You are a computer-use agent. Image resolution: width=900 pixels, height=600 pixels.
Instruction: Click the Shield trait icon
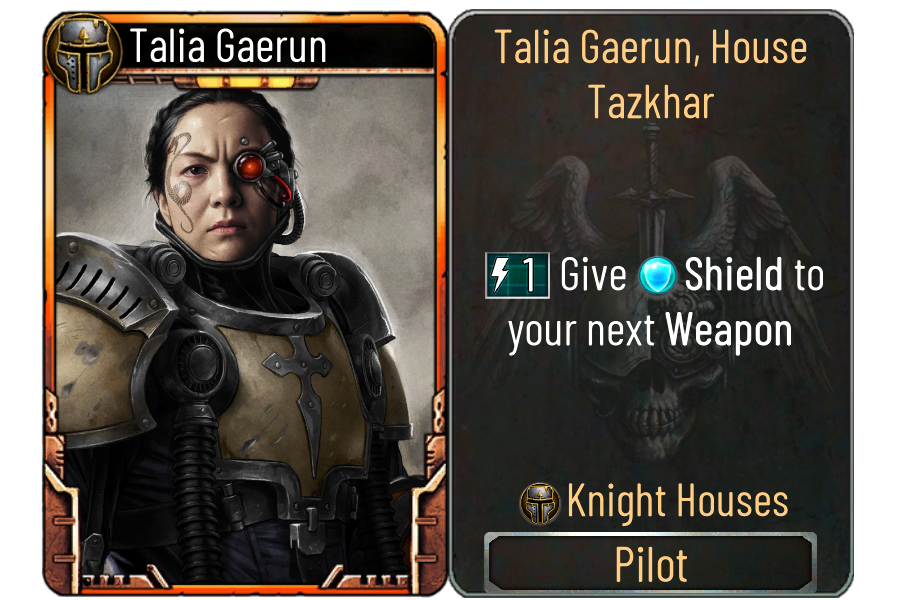click(x=659, y=277)
